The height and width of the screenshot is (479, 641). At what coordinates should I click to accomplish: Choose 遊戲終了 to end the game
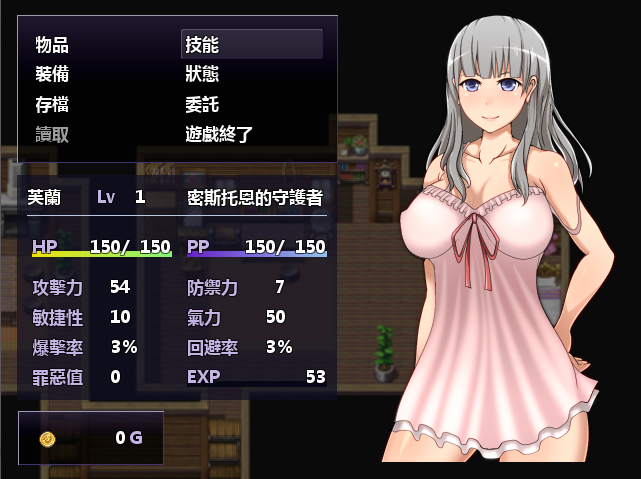click(222, 135)
